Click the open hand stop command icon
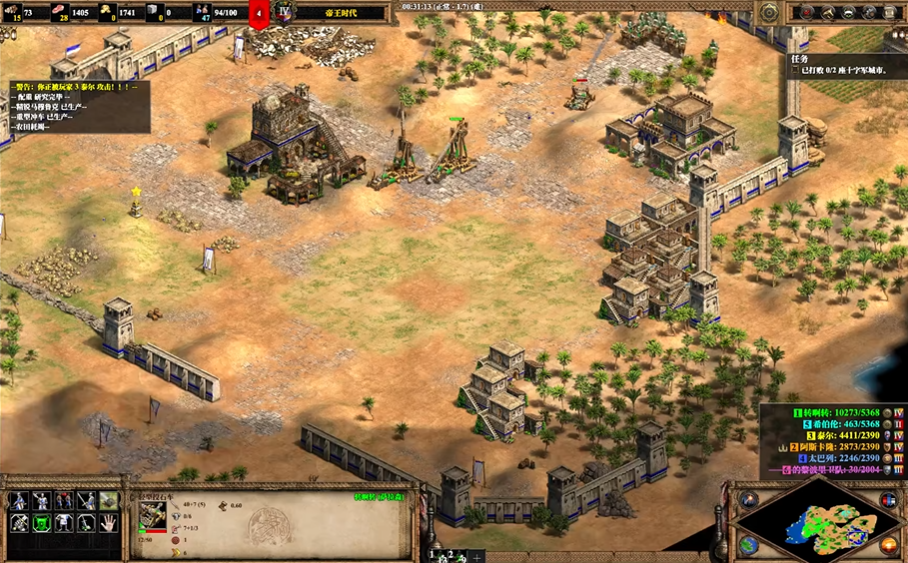The height and width of the screenshot is (563, 908). point(107,522)
